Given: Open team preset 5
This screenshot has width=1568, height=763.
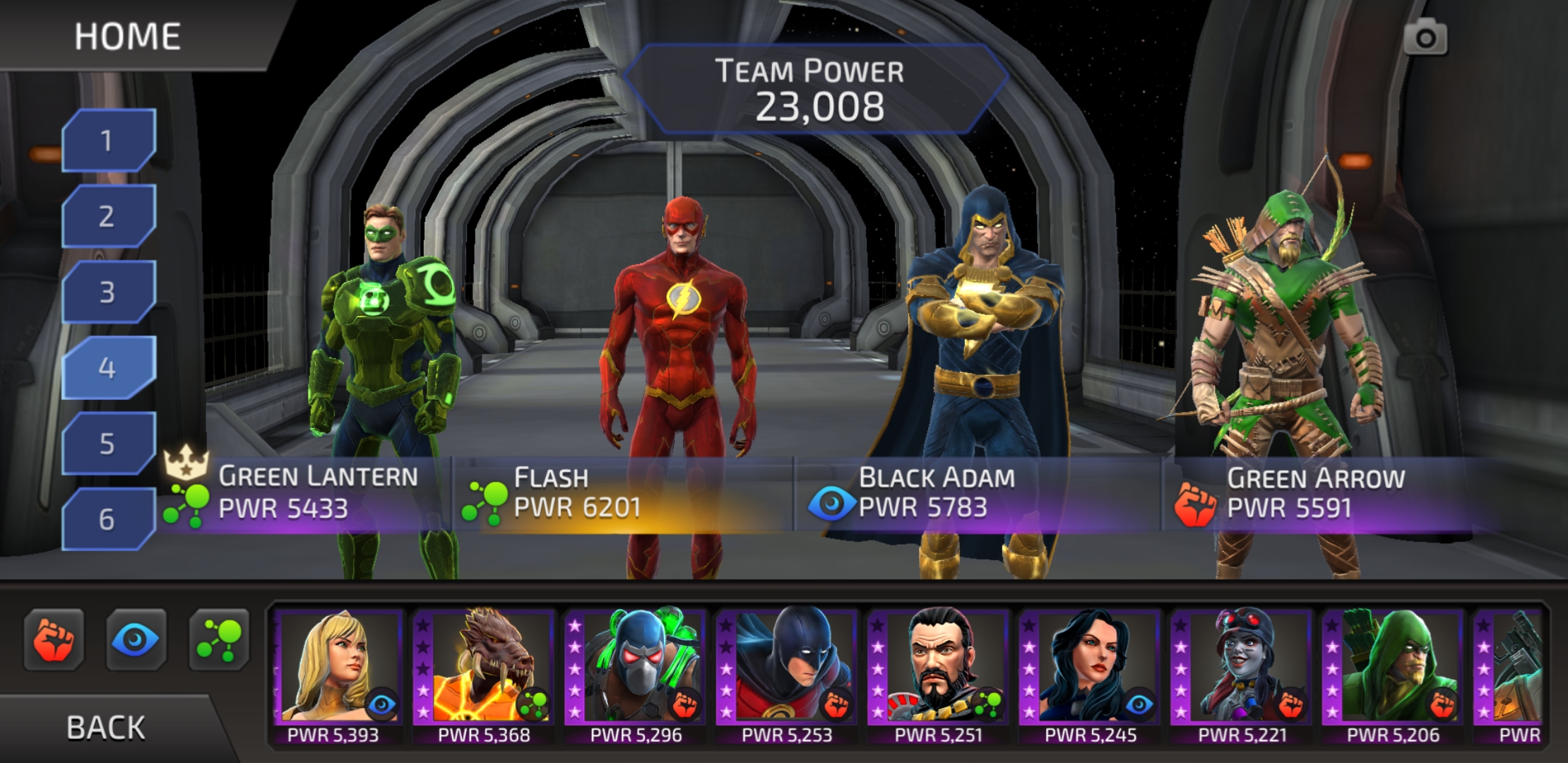Looking at the screenshot, I should point(107,444).
